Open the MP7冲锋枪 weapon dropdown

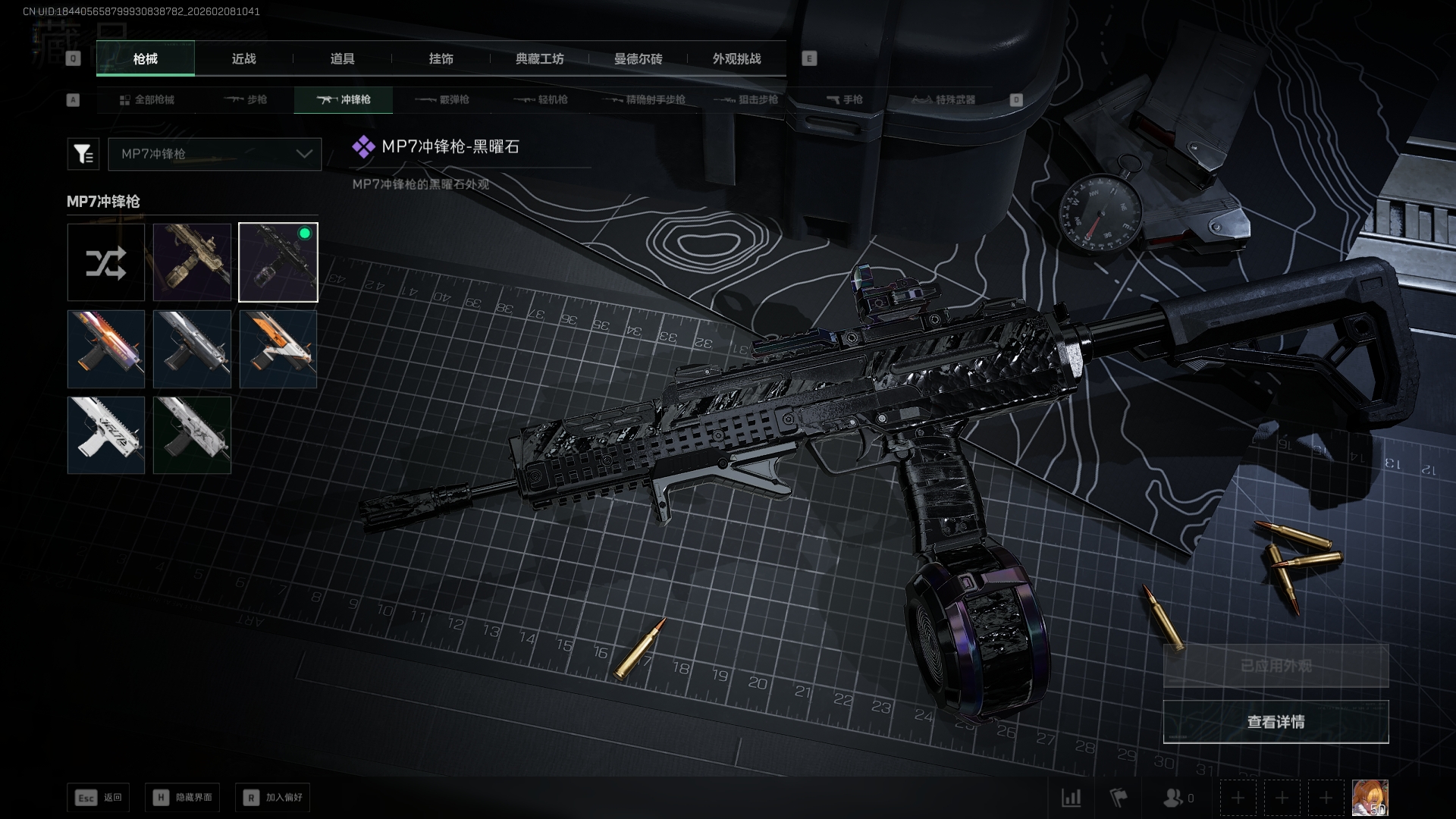(x=215, y=154)
